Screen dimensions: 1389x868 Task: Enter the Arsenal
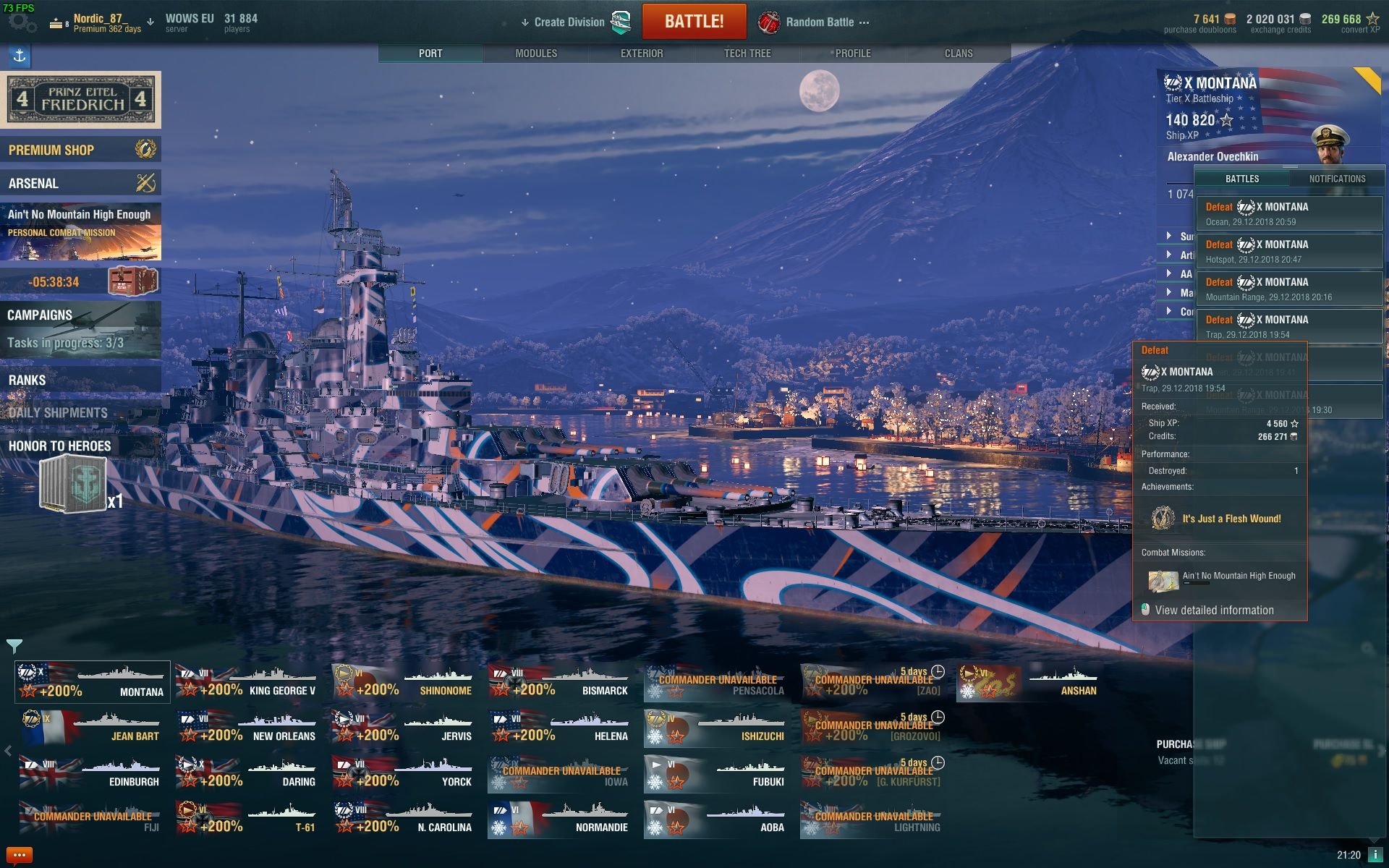pyautogui.click(x=80, y=183)
